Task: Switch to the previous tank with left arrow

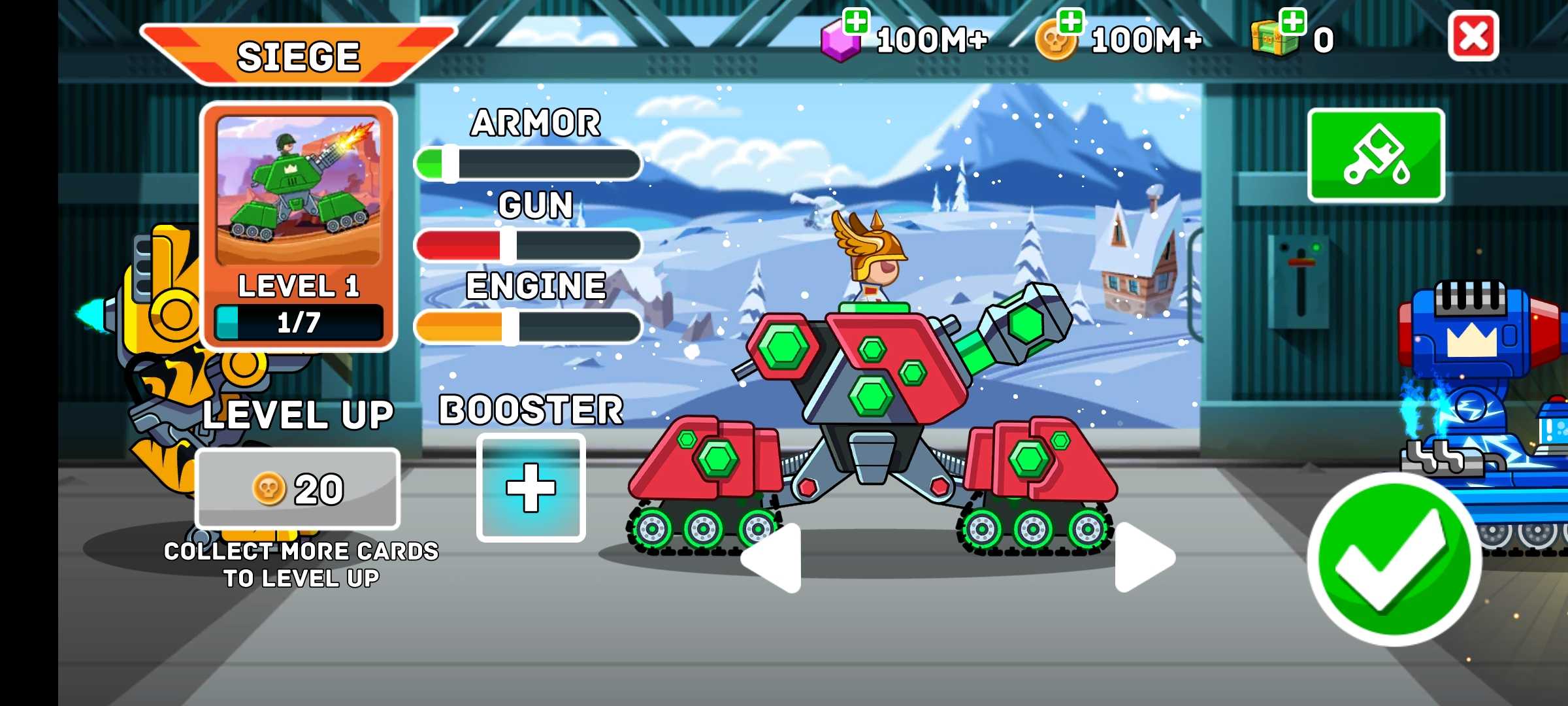Action: point(774,558)
